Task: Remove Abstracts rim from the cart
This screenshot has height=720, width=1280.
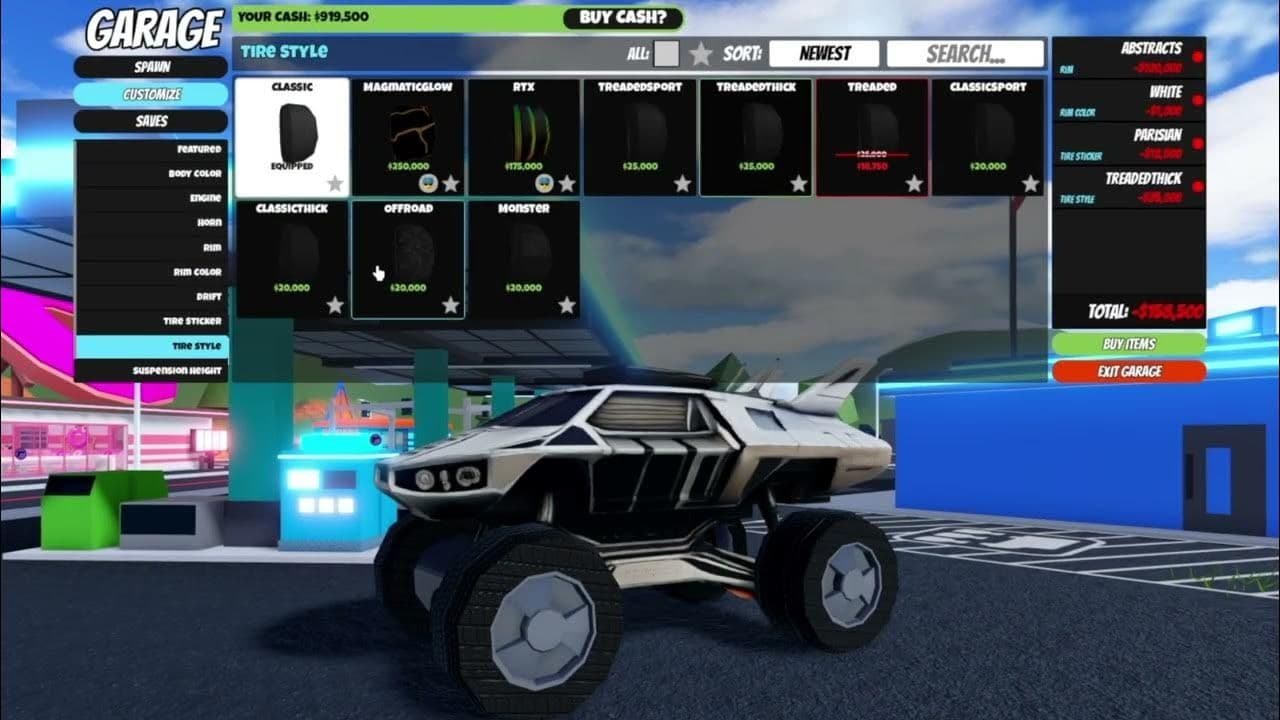Action: (x=1197, y=56)
